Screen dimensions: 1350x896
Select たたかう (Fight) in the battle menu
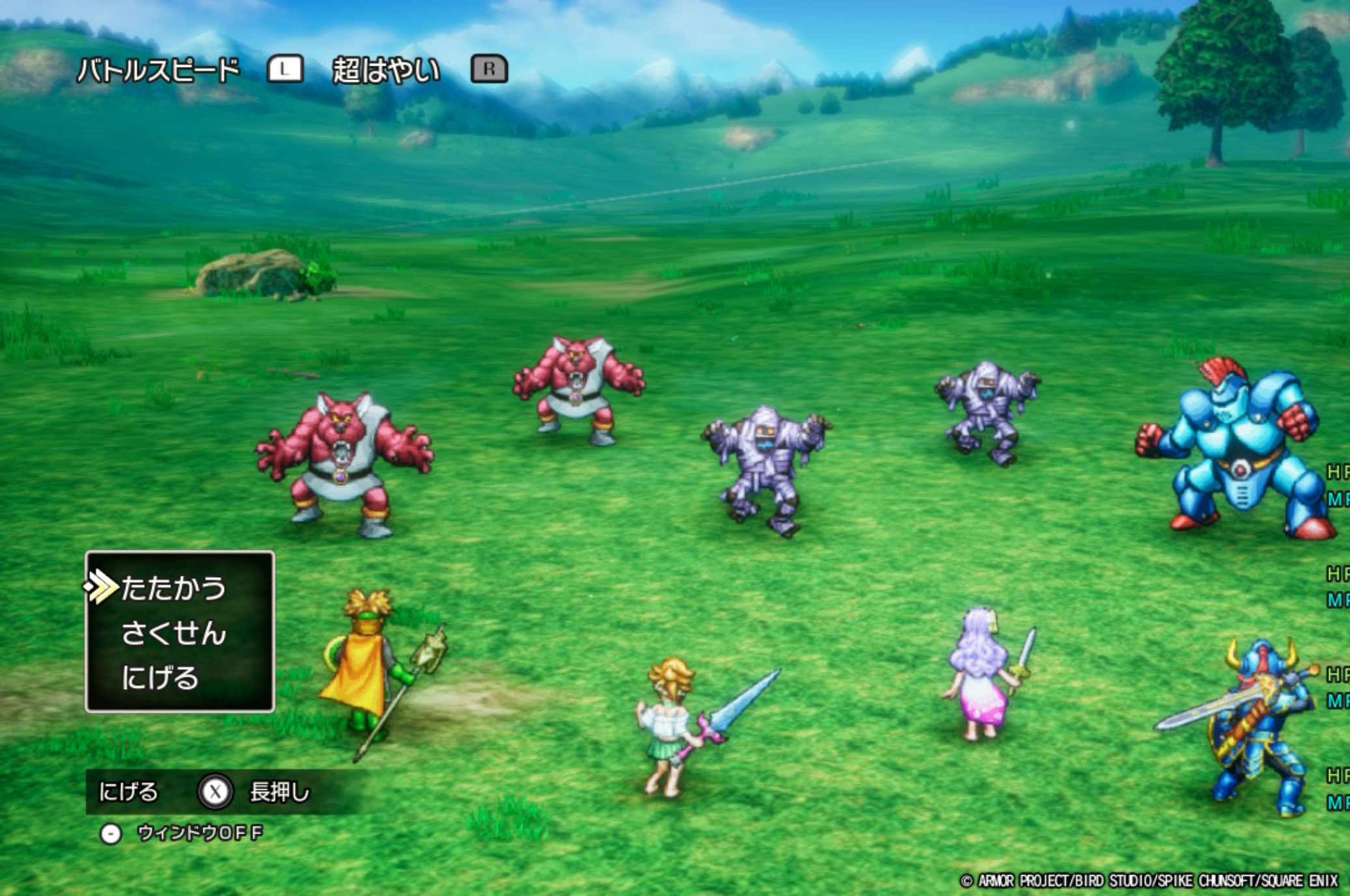(x=173, y=588)
